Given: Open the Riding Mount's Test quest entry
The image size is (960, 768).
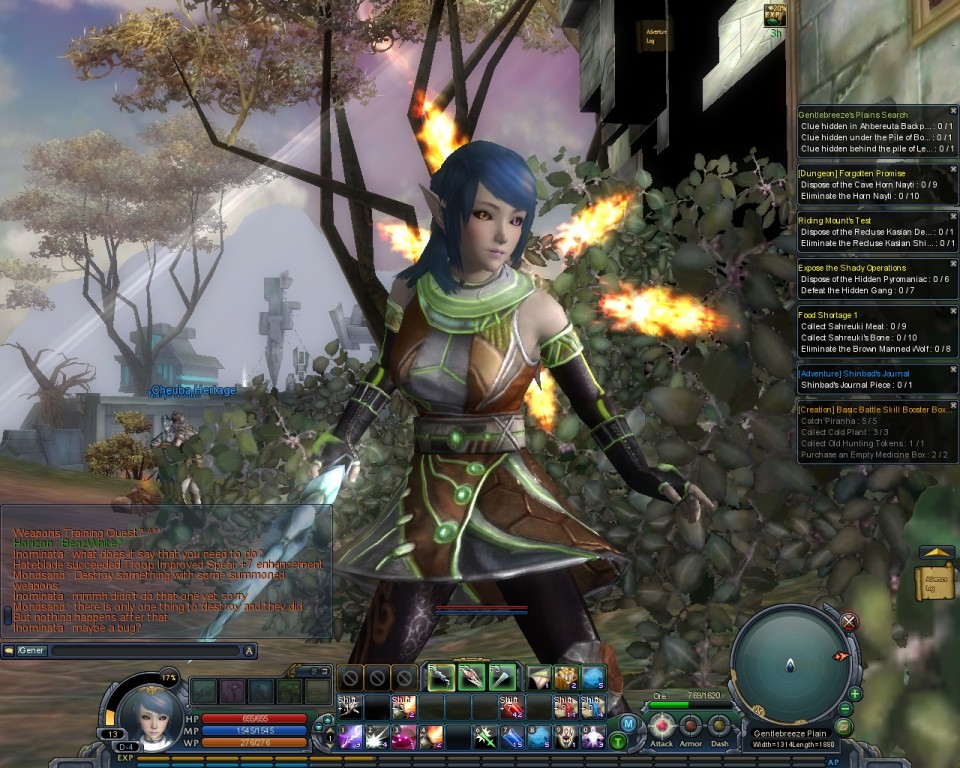Looking at the screenshot, I should coord(834,220).
